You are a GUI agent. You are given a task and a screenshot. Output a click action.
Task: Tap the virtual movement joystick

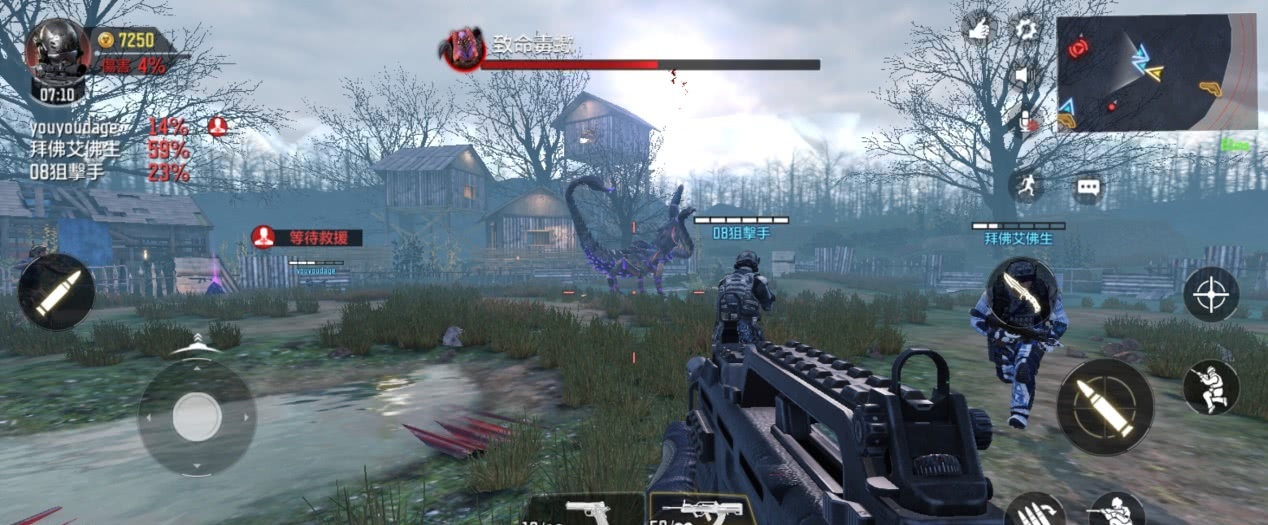(196, 416)
